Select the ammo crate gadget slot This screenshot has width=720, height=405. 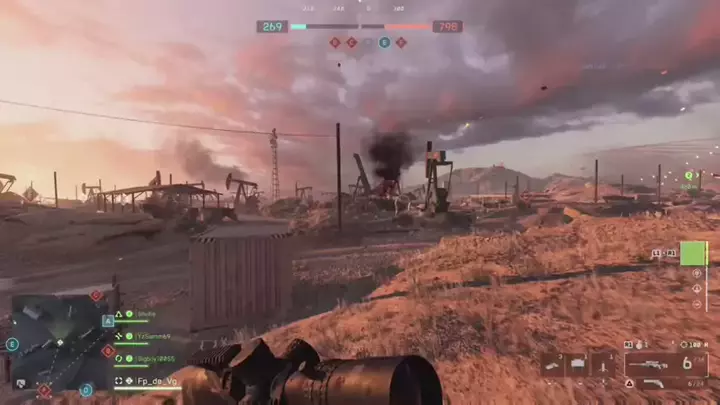pos(578,365)
